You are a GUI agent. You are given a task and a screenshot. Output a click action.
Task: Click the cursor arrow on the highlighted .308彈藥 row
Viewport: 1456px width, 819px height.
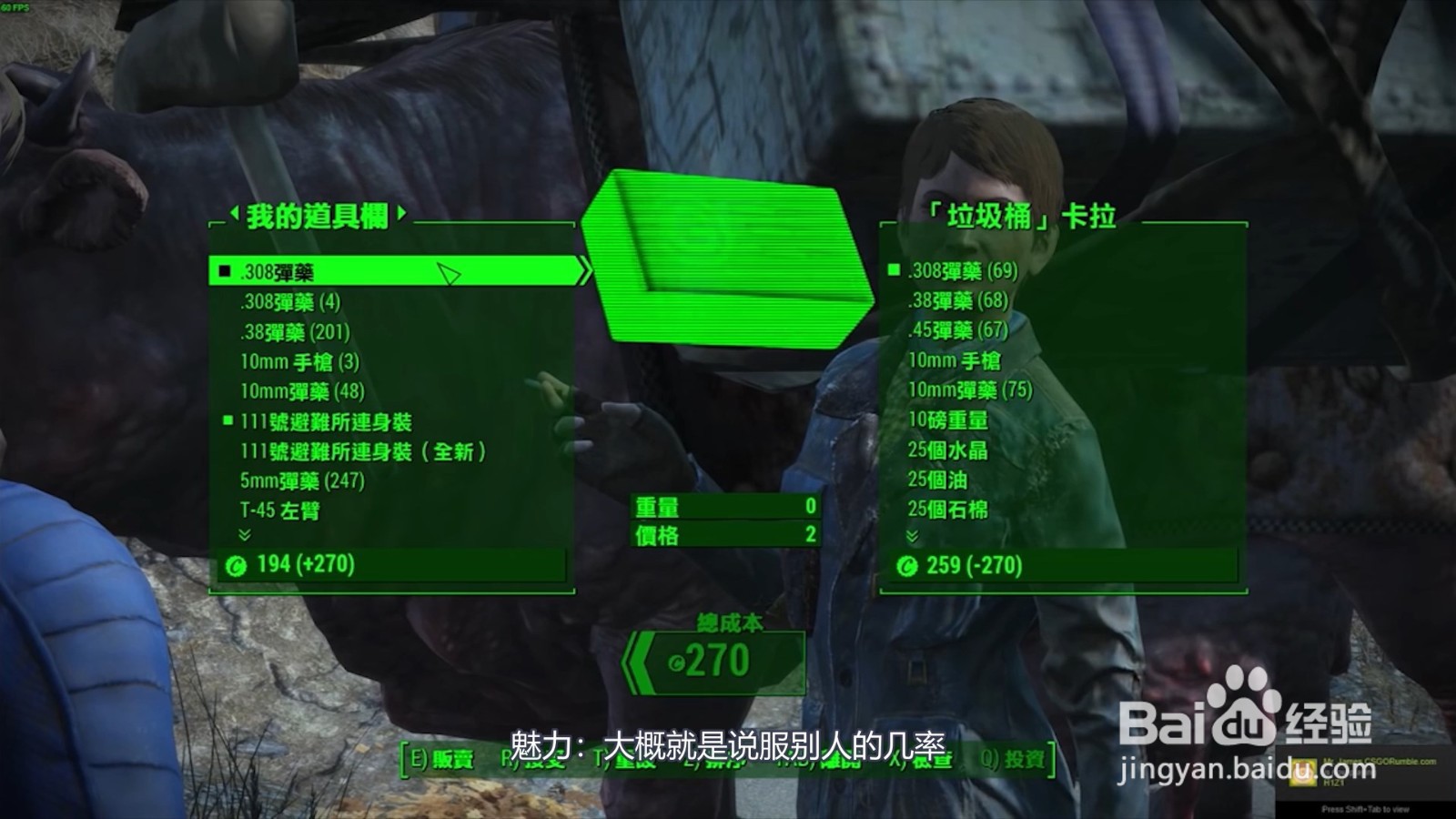pos(445,274)
